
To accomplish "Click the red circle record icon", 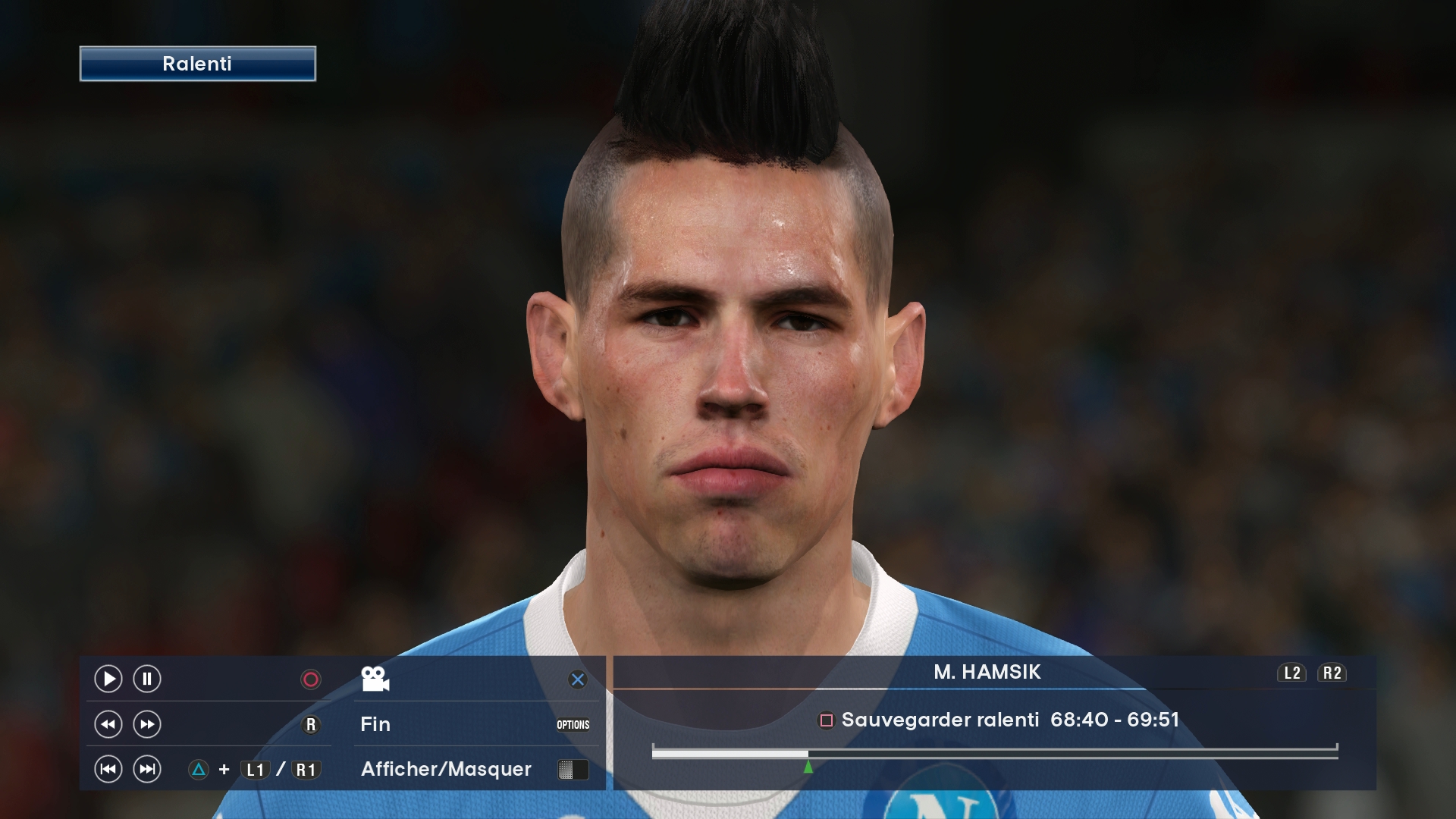I will click(x=309, y=679).
